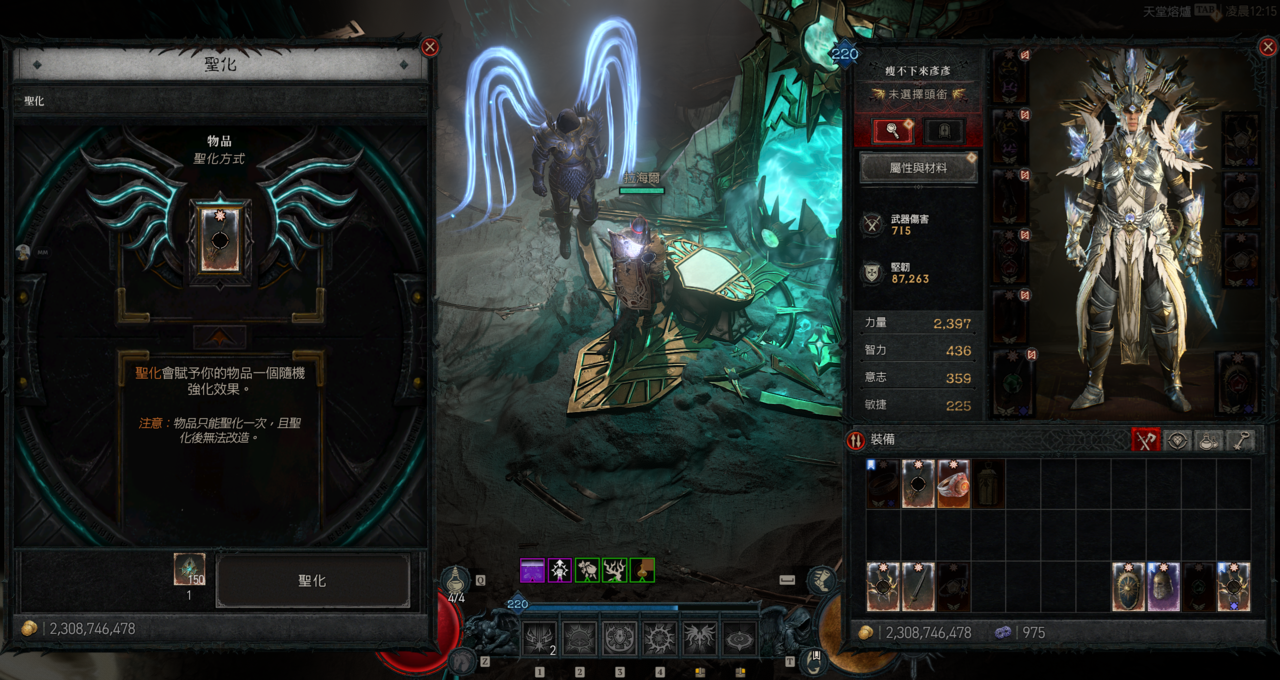Open the 屬性與材料 stats and materials panel
1280x680 pixels.
(x=918, y=168)
